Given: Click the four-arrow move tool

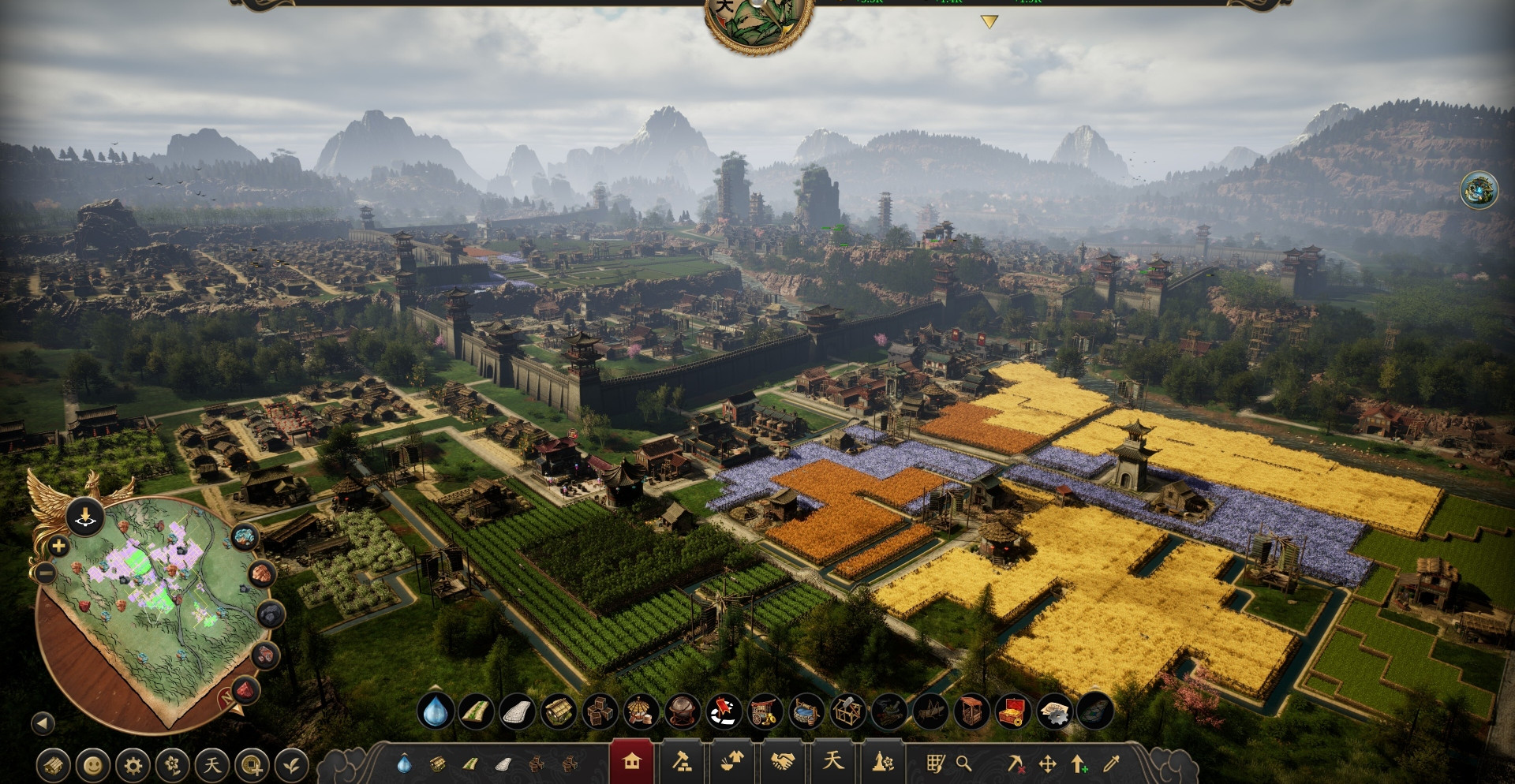Looking at the screenshot, I should point(1048,763).
